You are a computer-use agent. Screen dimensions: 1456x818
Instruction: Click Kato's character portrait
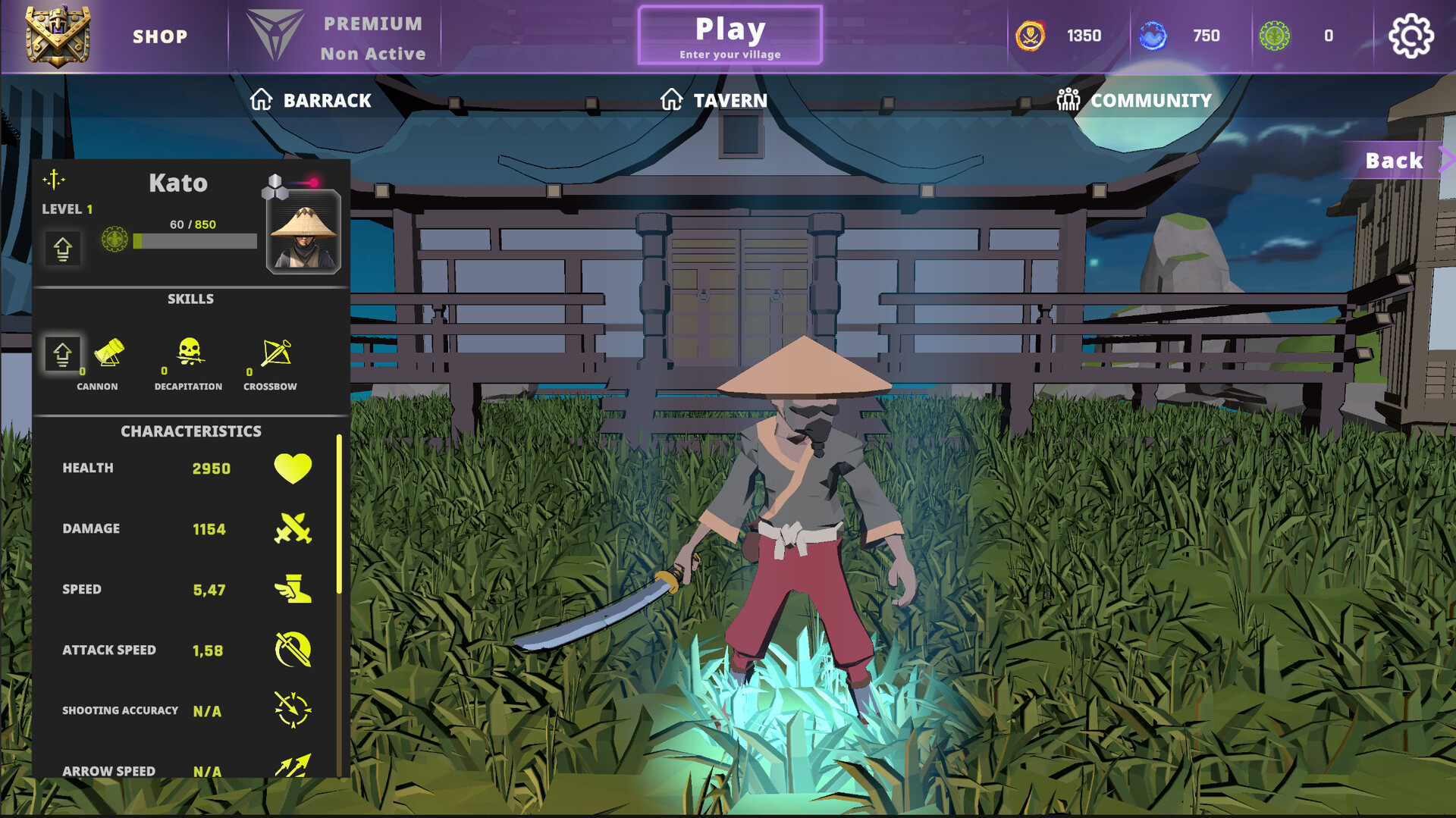click(x=303, y=236)
